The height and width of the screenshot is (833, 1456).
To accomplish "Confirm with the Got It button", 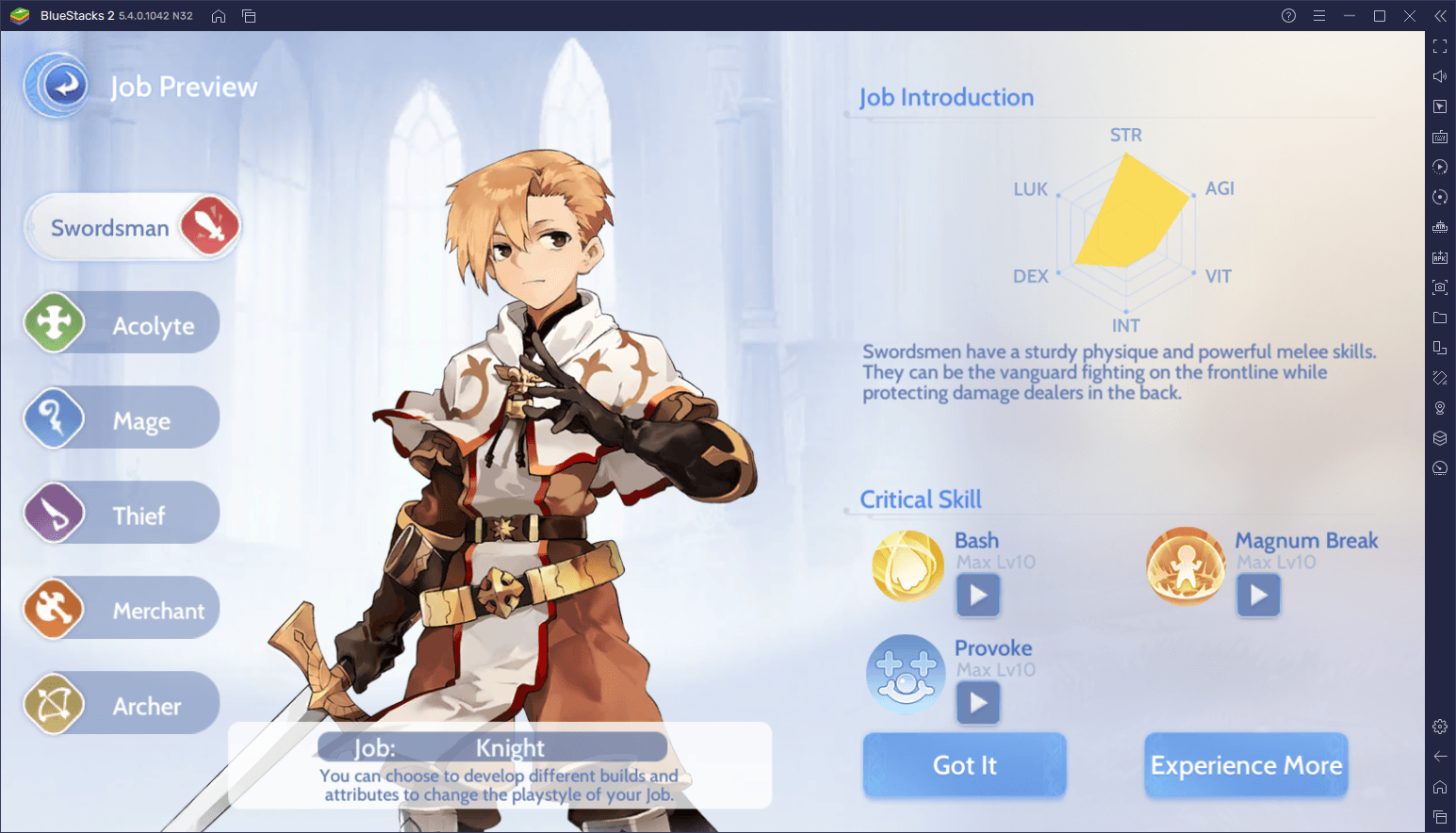I will (x=963, y=765).
